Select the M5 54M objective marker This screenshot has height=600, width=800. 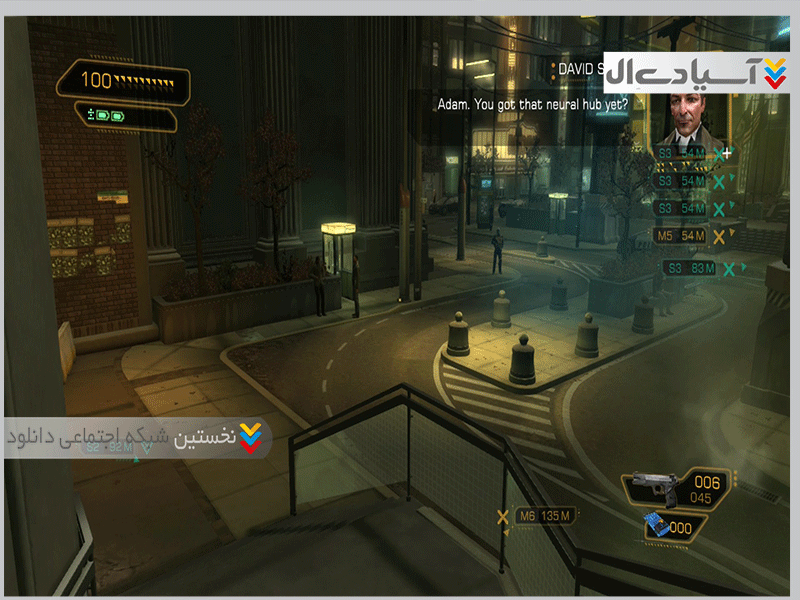pyautogui.click(x=681, y=235)
